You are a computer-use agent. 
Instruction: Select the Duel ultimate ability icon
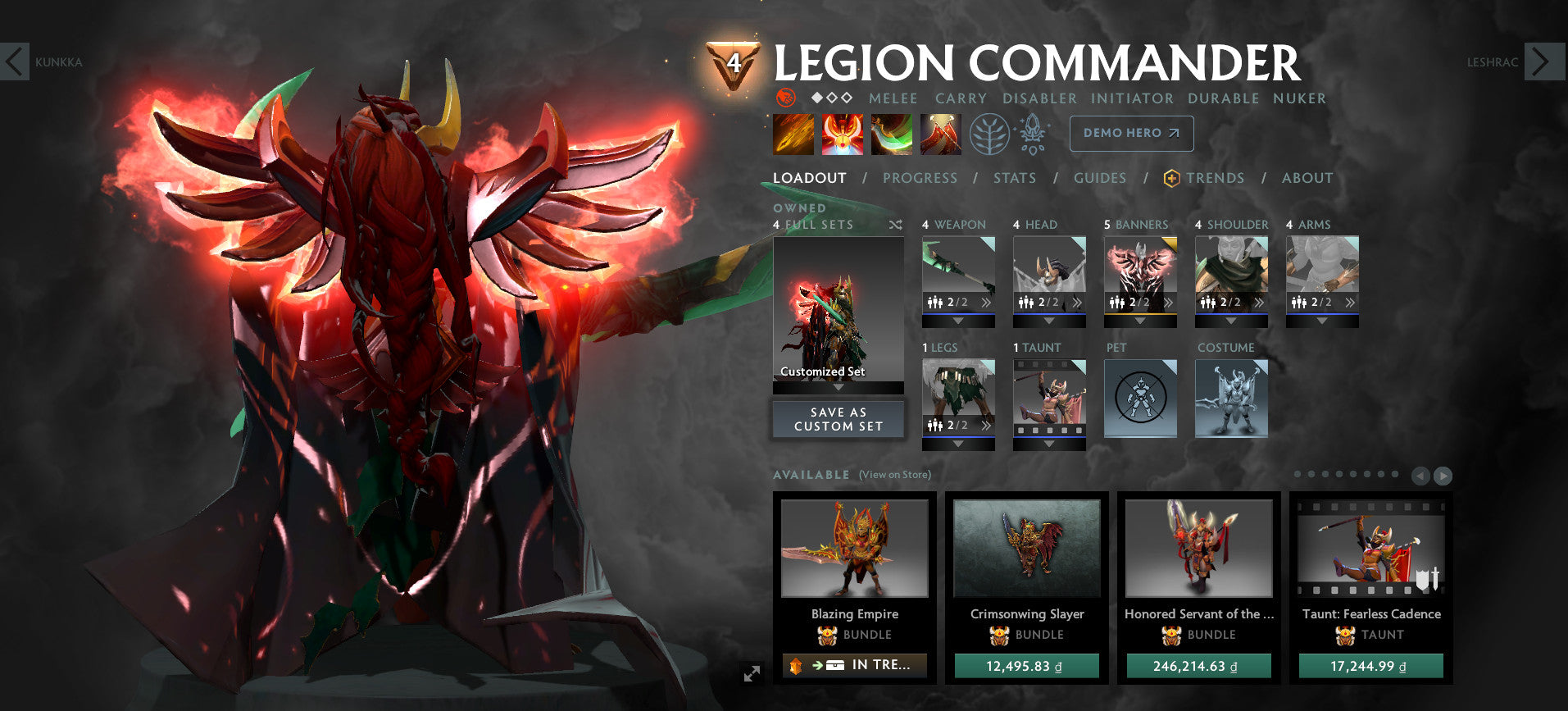point(941,134)
